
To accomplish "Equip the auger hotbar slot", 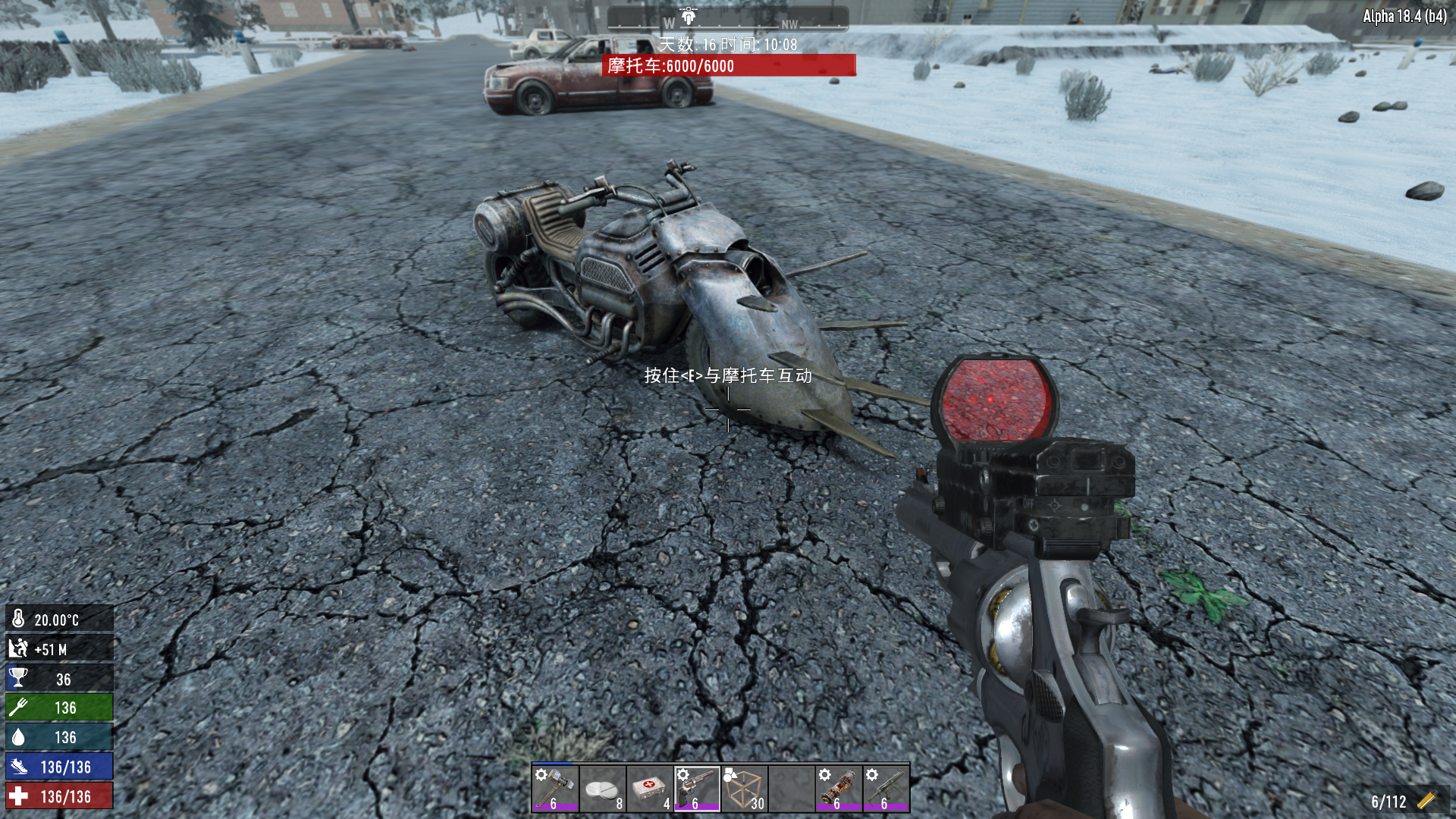I will pos(839,789).
